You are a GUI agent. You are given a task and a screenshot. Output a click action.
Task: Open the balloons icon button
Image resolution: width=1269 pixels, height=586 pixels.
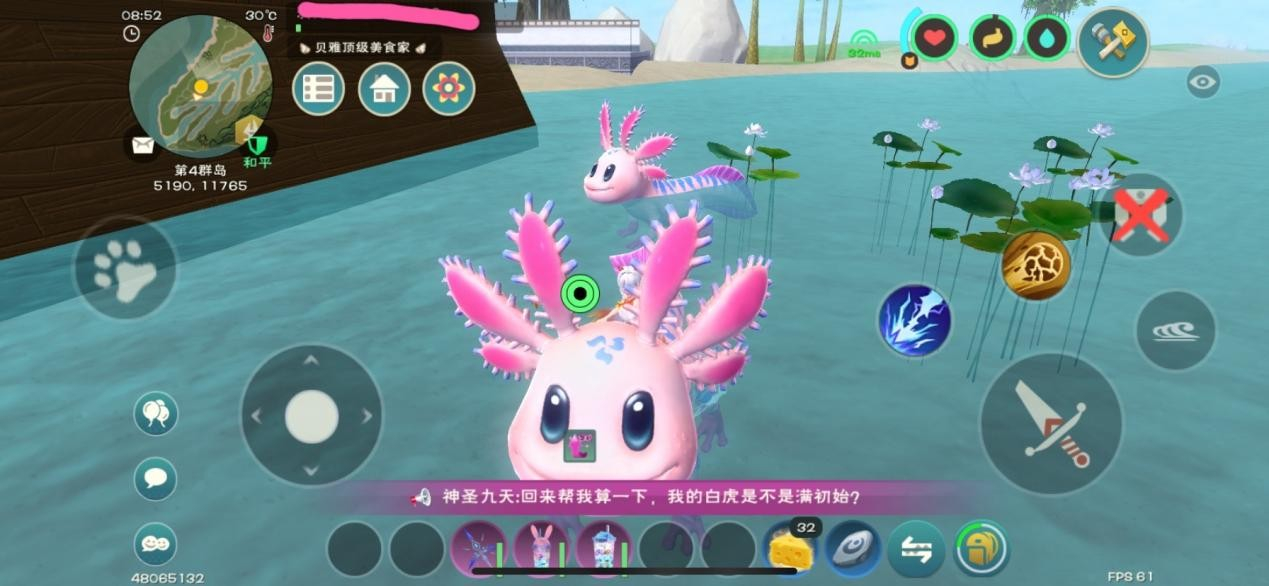[155, 413]
